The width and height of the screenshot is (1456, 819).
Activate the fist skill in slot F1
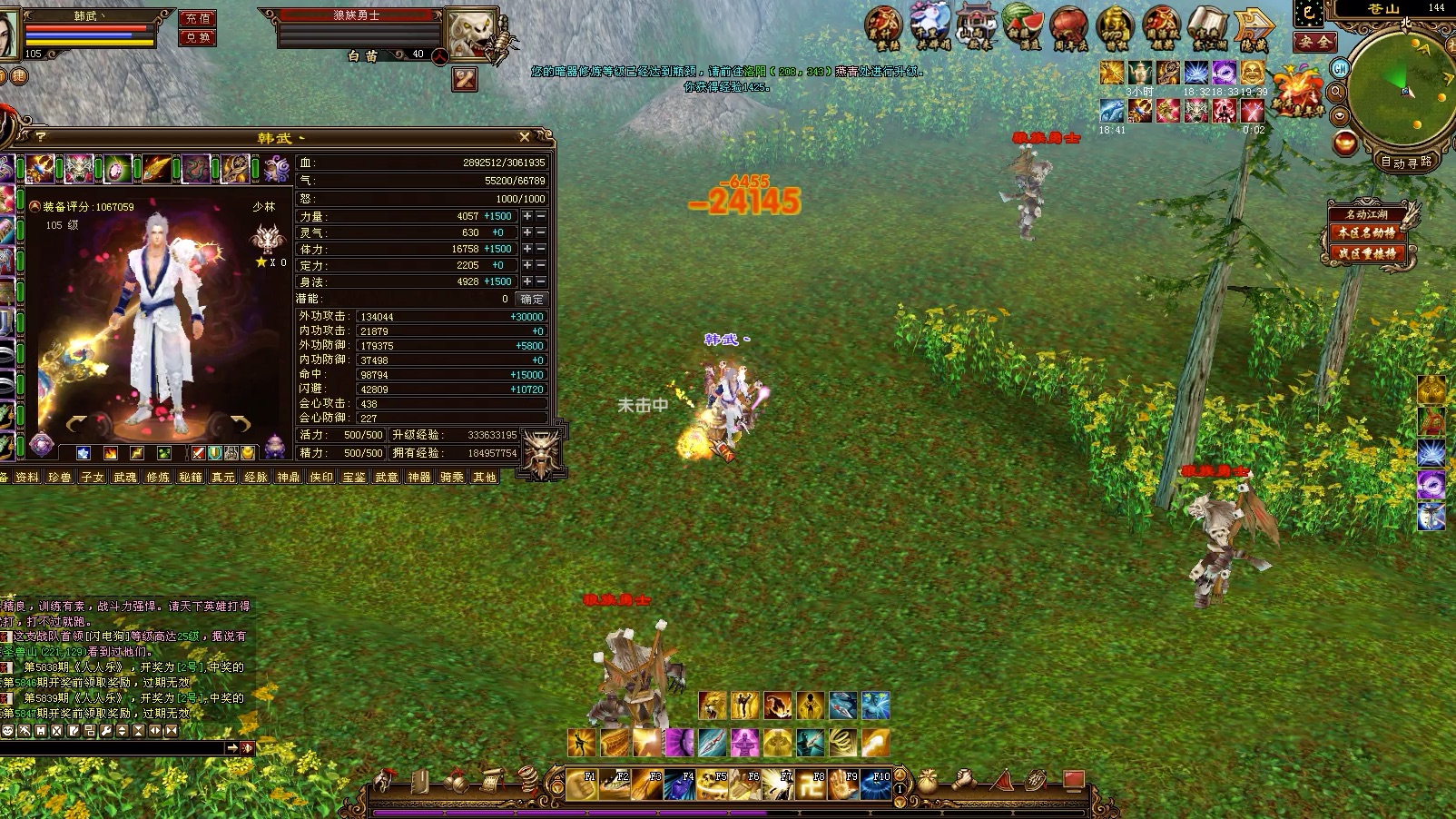click(x=582, y=784)
